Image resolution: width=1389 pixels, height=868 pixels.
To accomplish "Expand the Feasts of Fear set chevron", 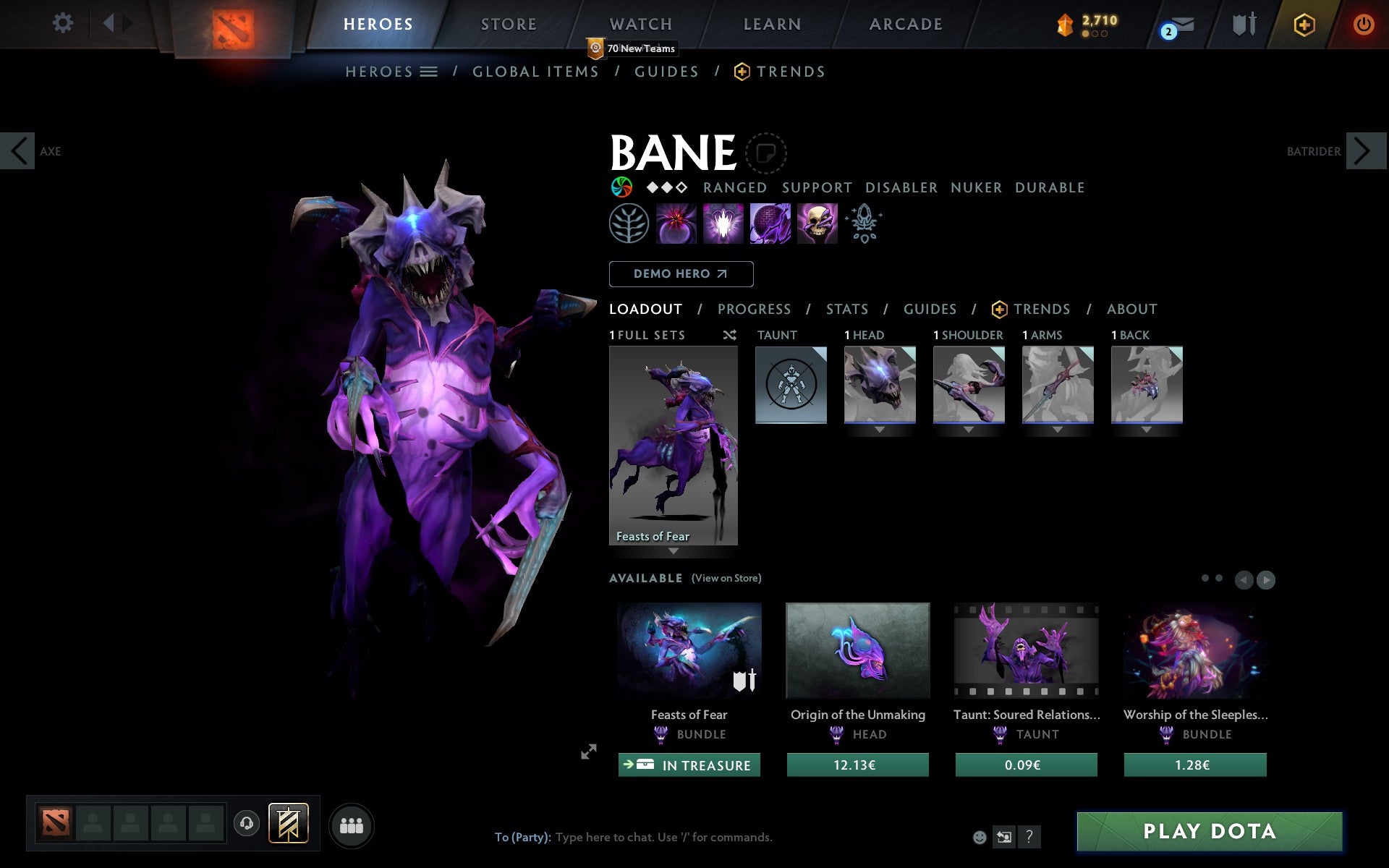I will click(x=674, y=551).
